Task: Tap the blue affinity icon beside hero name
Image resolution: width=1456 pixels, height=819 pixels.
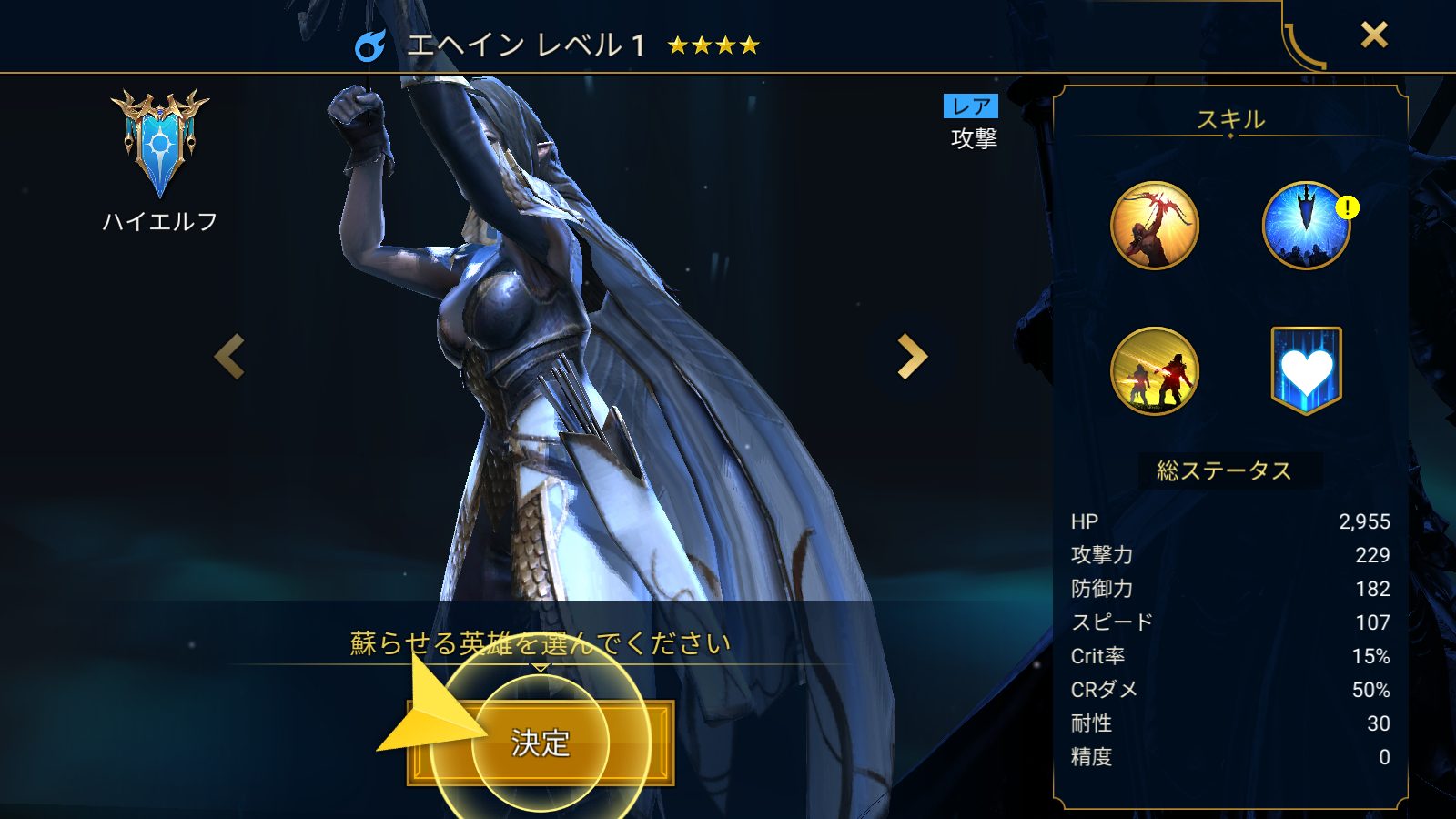Action: point(369,45)
